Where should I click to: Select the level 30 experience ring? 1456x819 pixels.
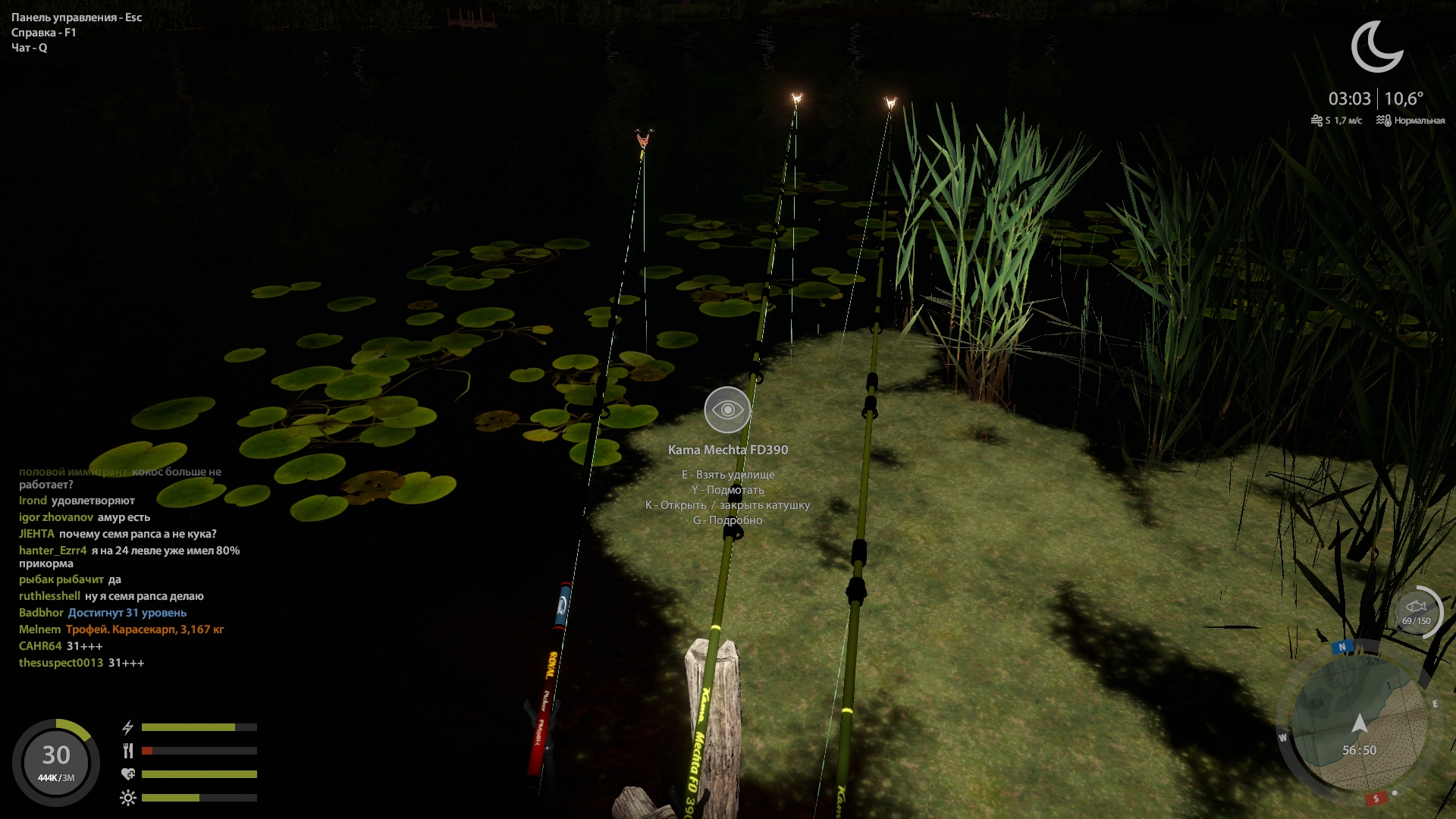tap(56, 761)
